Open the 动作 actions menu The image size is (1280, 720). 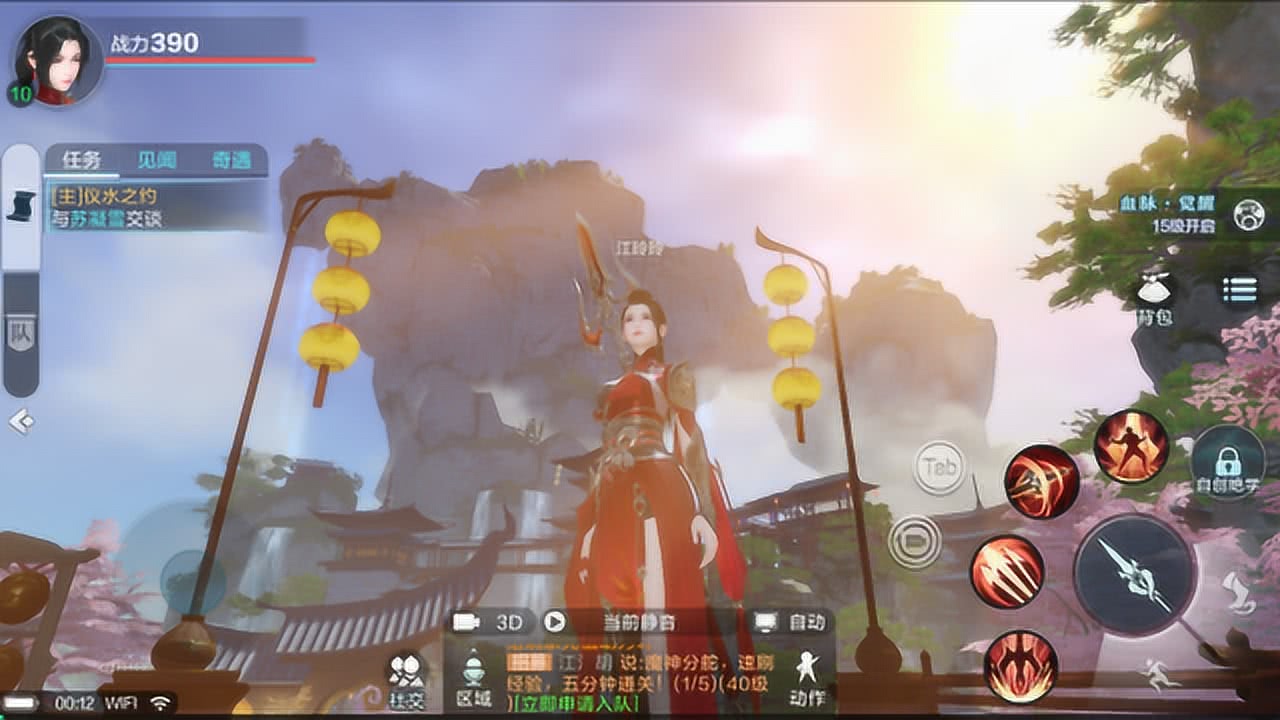tap(806, 677)
